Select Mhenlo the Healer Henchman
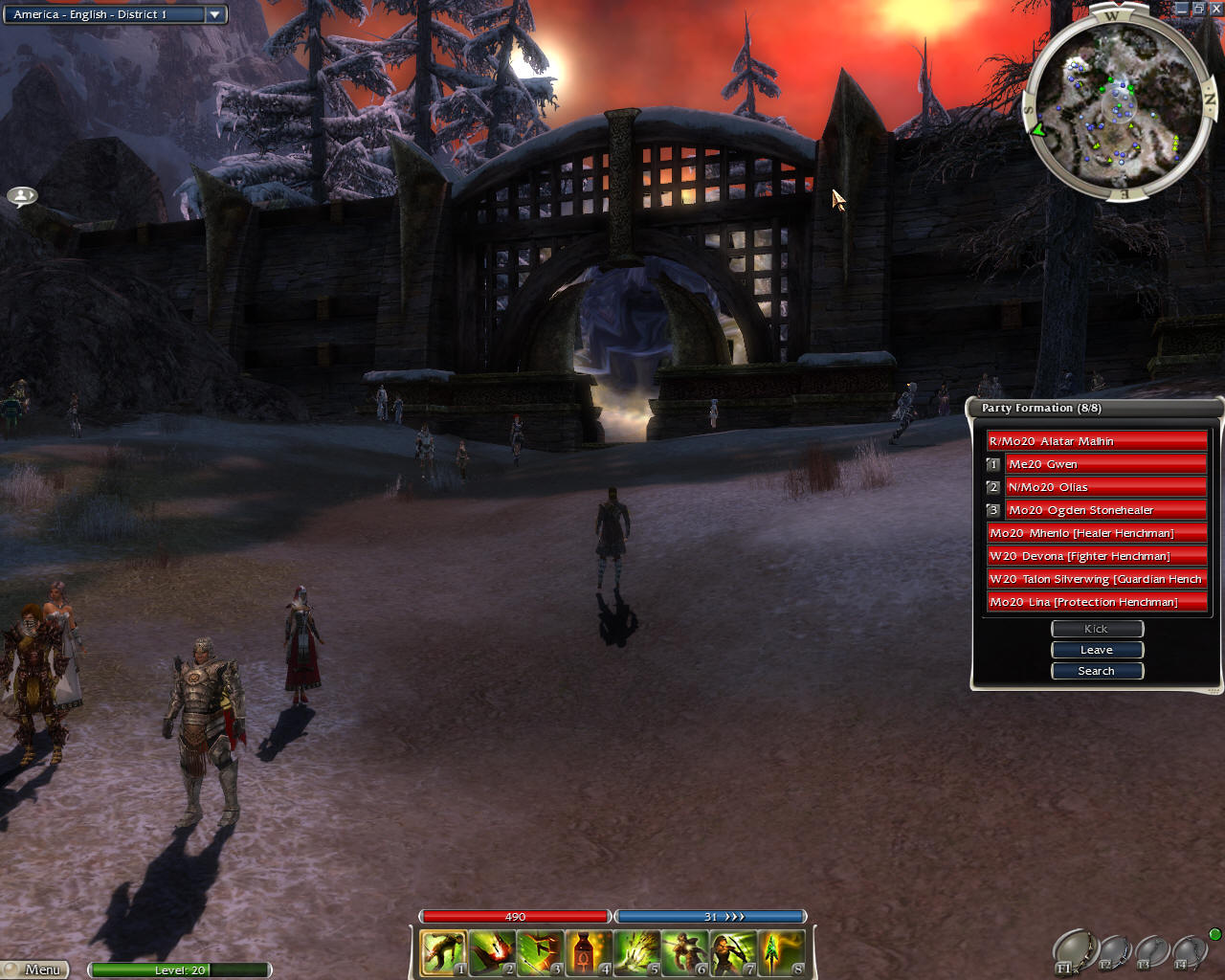 [1097, 533]
